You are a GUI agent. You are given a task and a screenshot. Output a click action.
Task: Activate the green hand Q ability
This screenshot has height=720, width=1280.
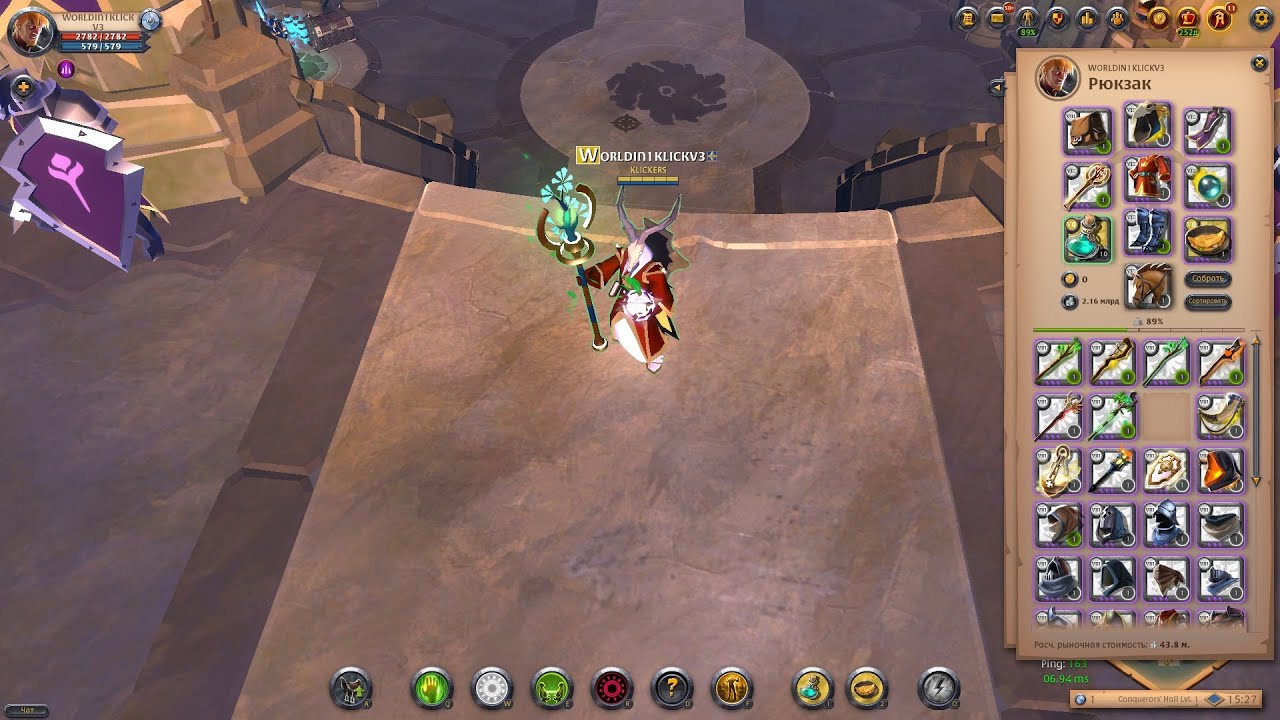(432, 688)
